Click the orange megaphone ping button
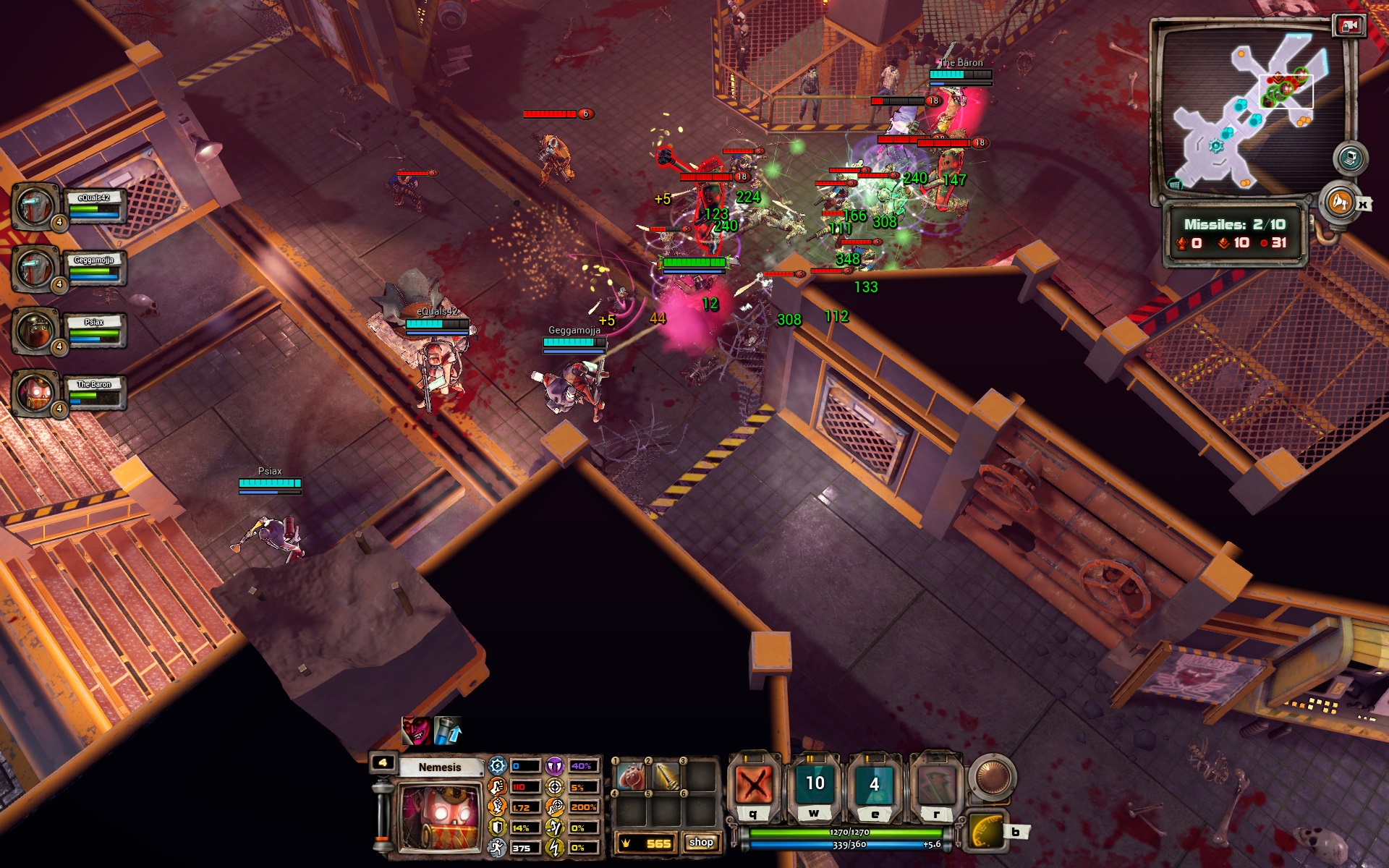This screenshot has width=1389, height=868. click(1338, 202)
